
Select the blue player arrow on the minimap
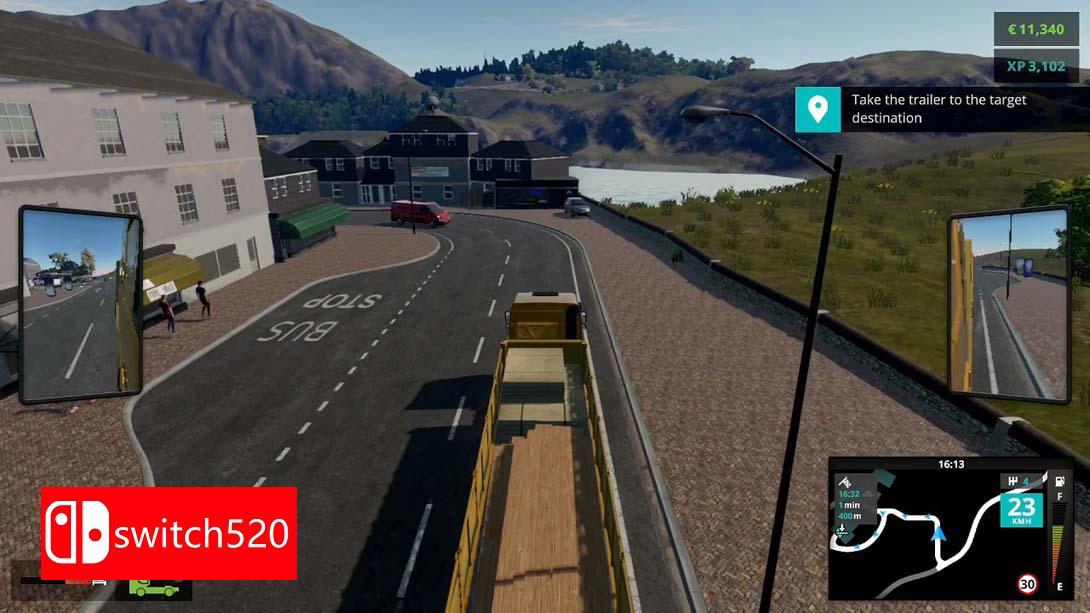(x=938, y=533)
